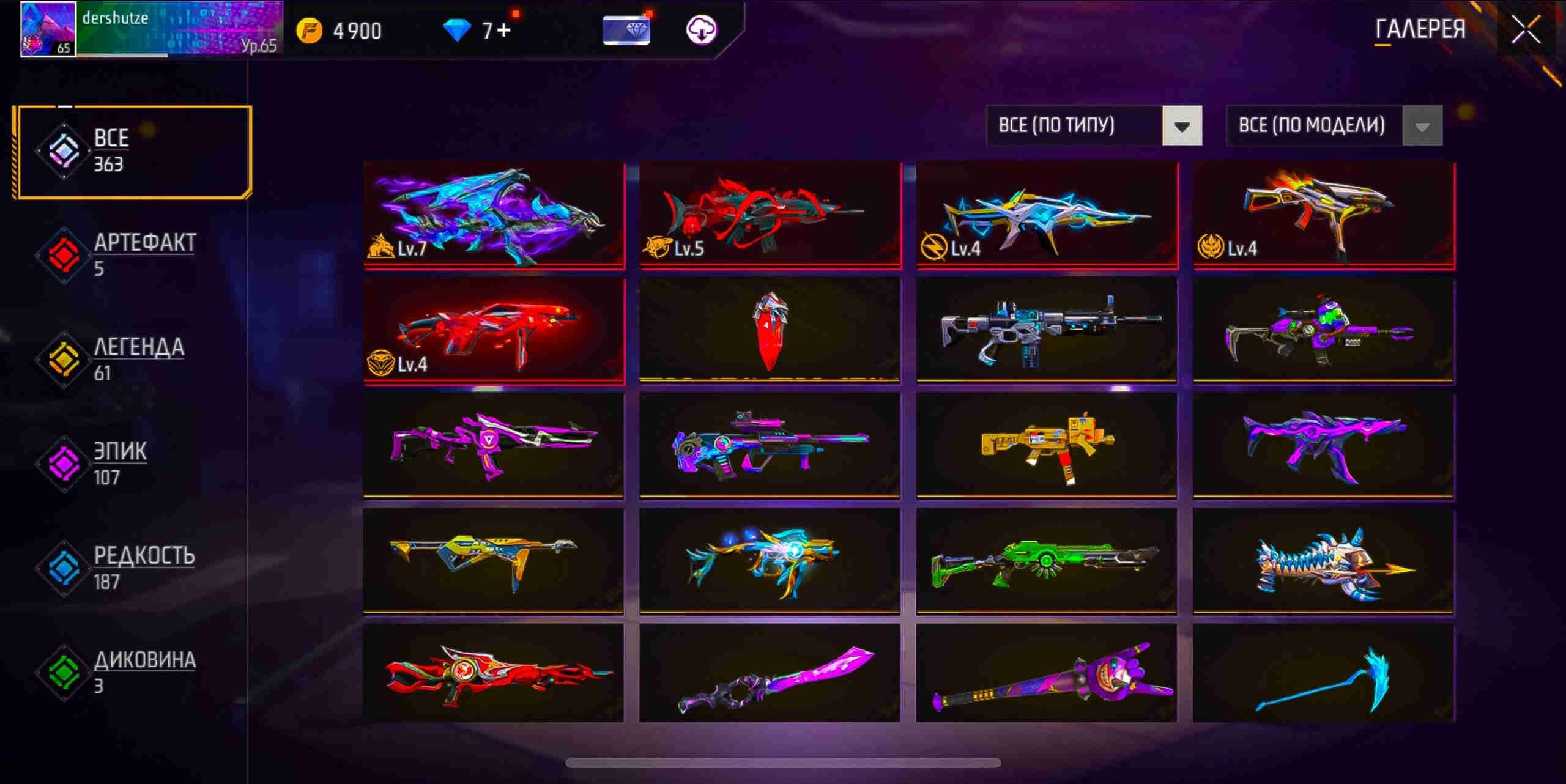Open the diamond voucher card icon

click(x=626, y=30)
